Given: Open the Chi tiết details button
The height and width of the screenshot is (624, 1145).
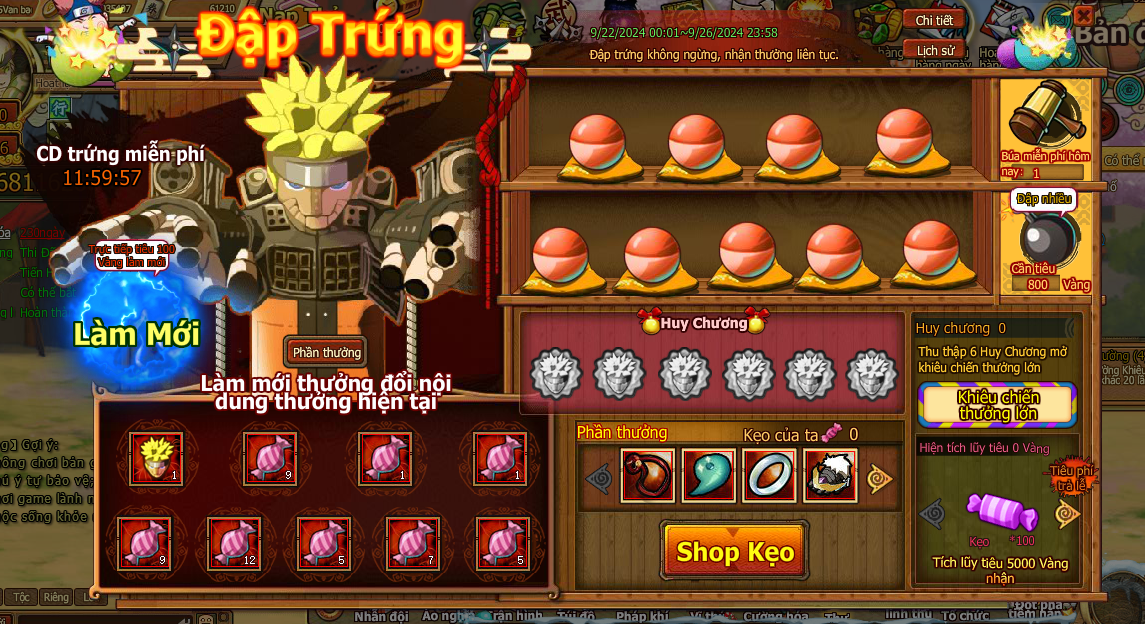Looking at the screenshot, I should (x=934, y=20).
